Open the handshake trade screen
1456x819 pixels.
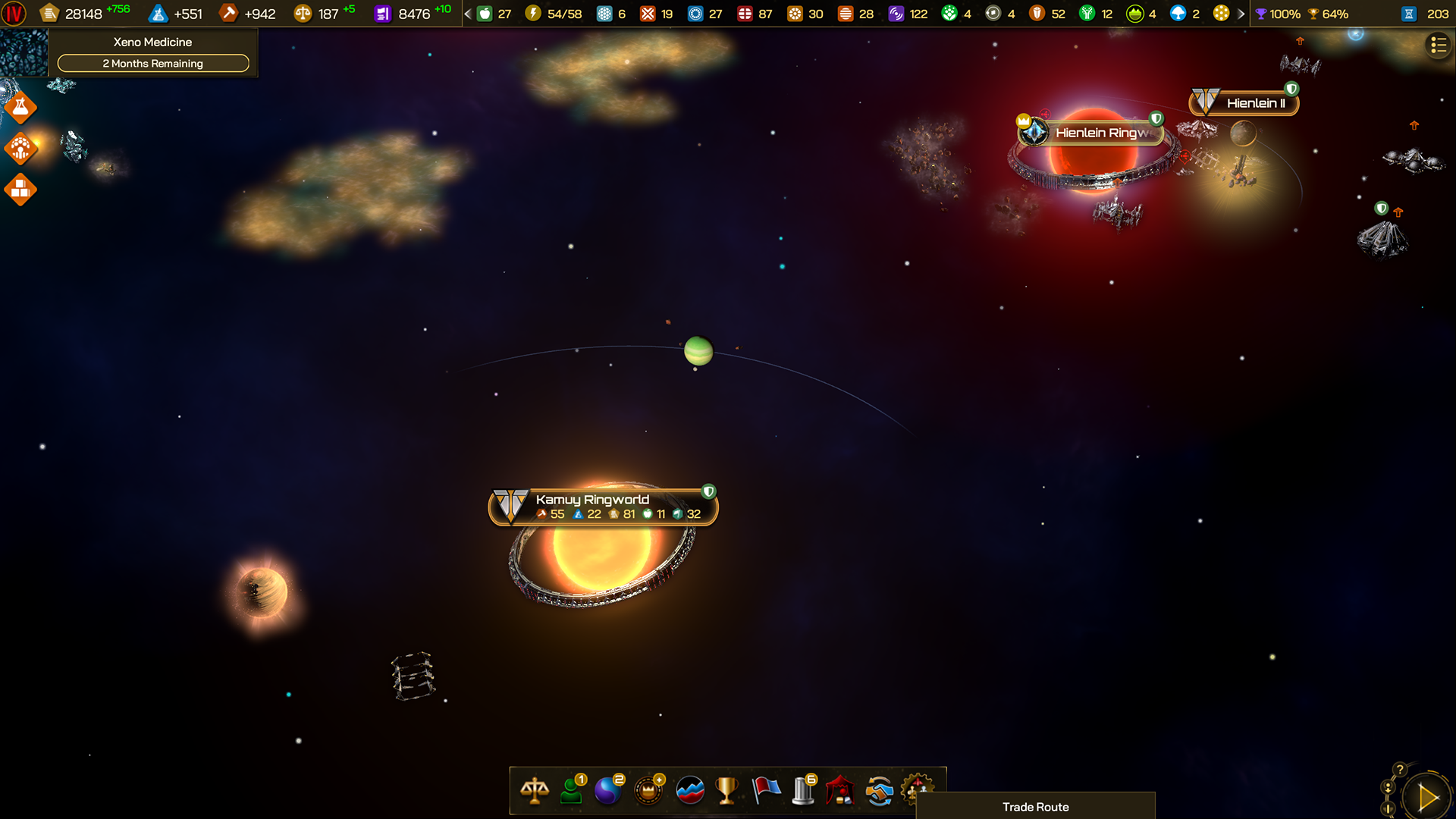pos(880,791)
